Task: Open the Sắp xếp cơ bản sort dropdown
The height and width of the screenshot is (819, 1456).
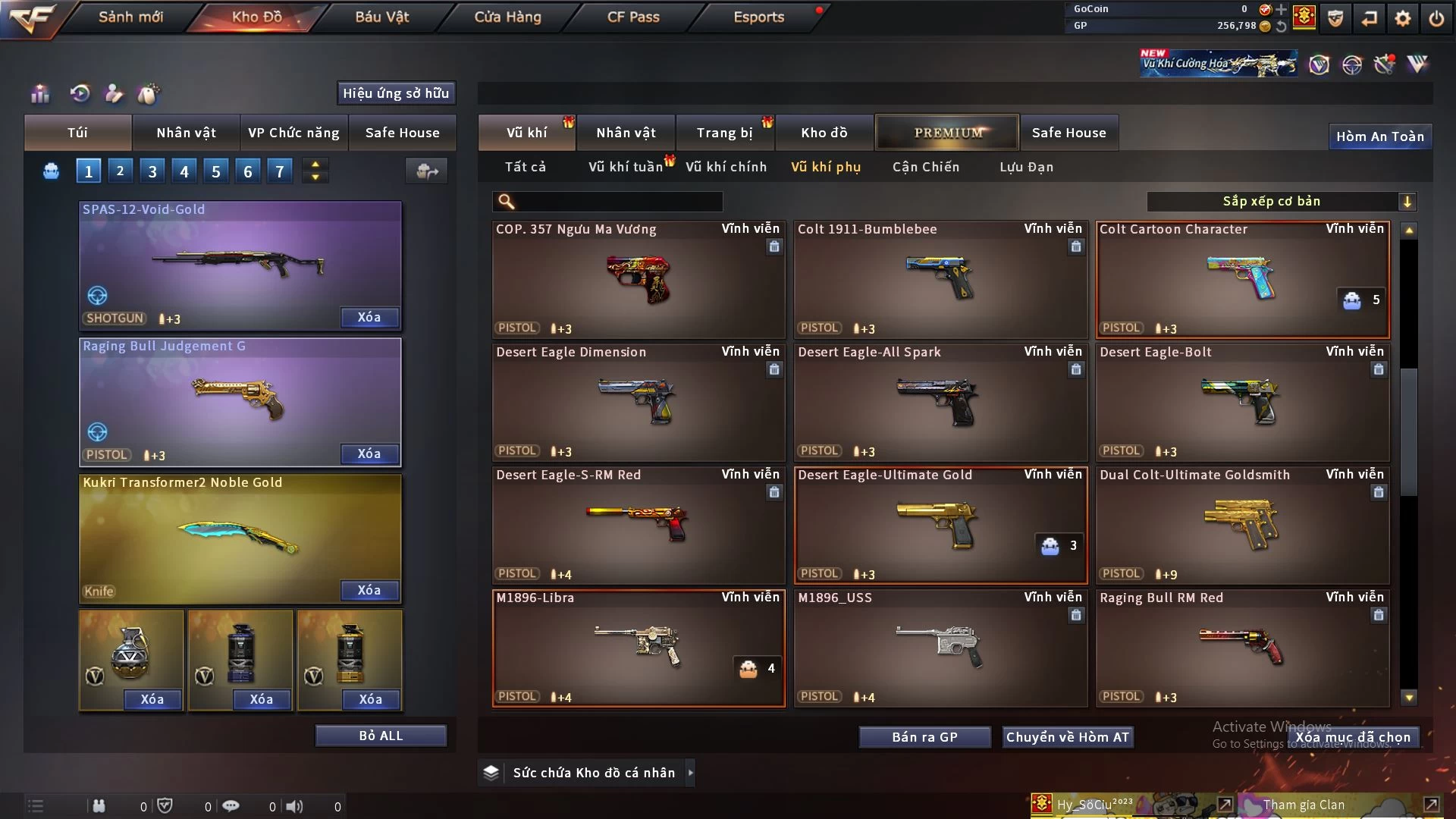Action: coord(1281,201)
